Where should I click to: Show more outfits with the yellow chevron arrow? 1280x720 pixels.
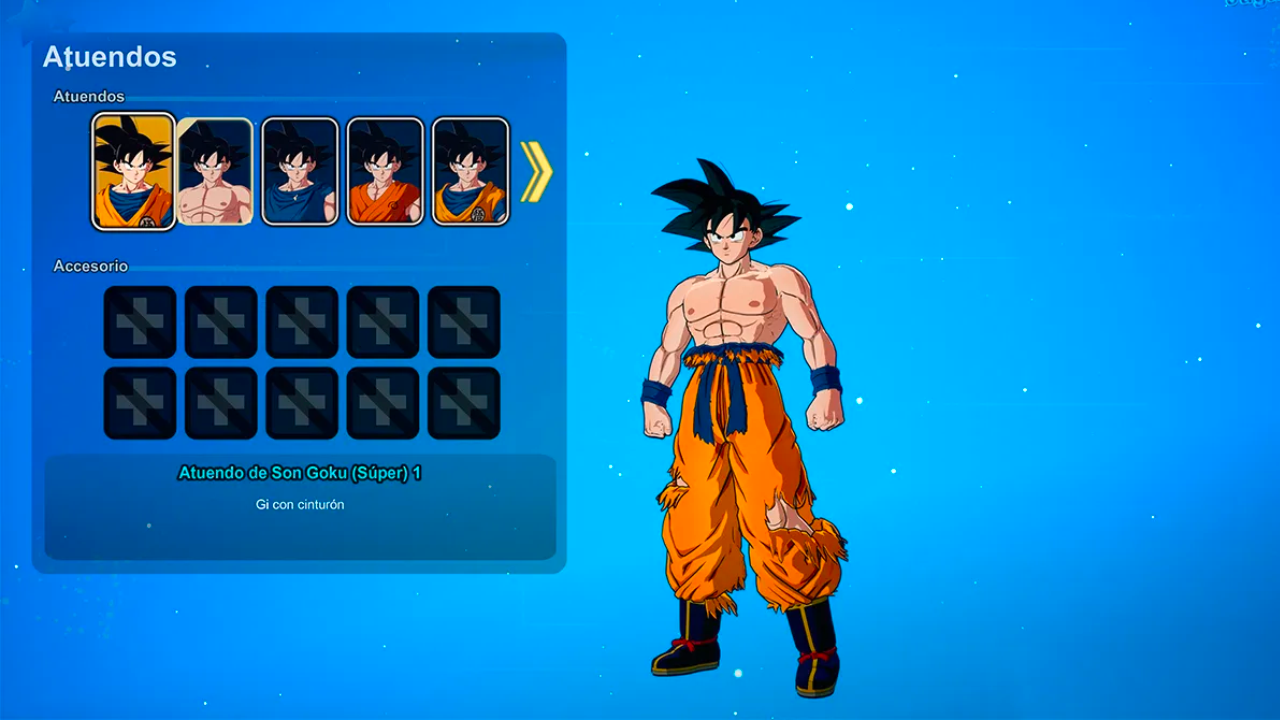click(x=536, y=171)
